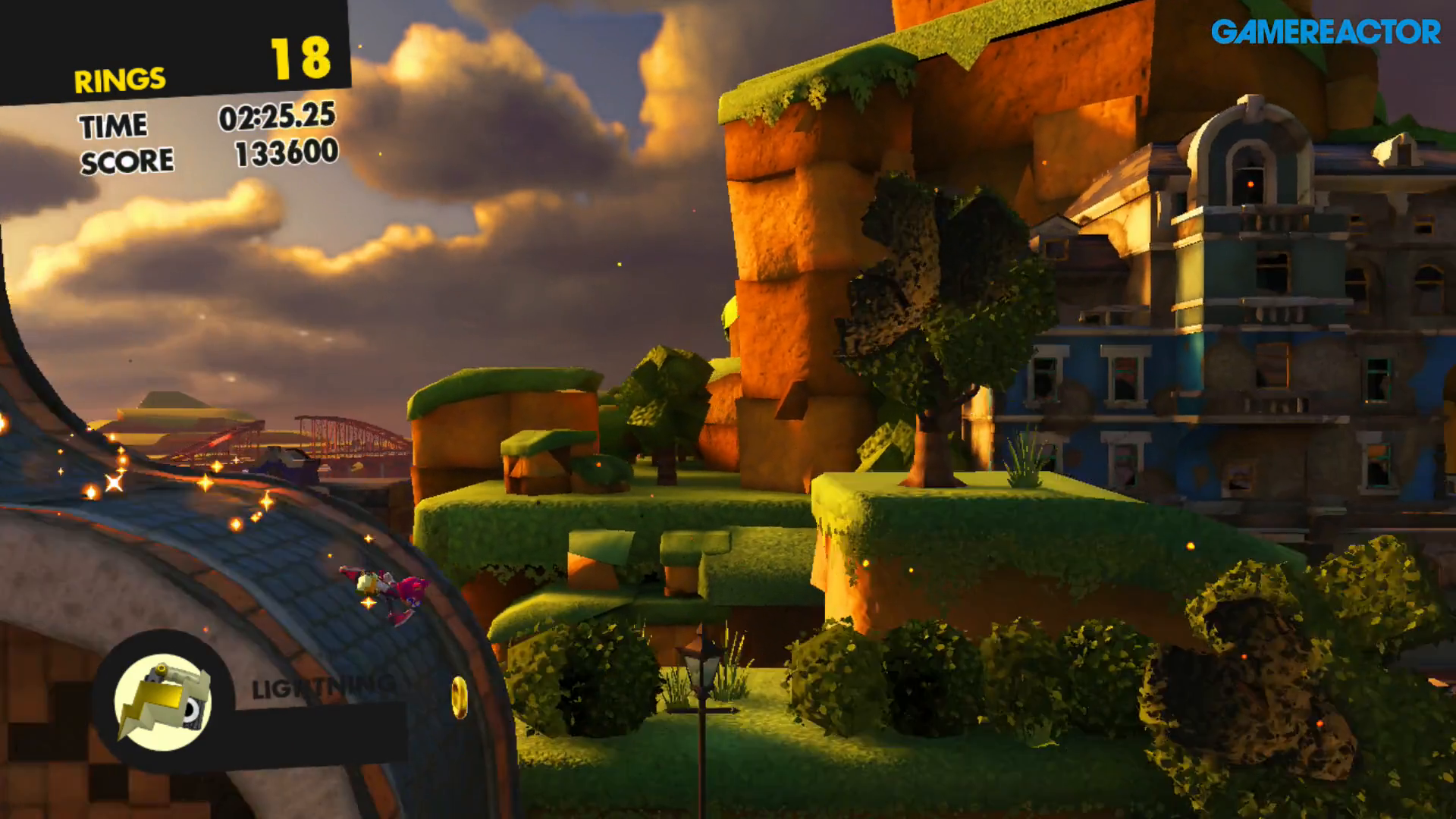Image resolution: width=1456 pixels, height=819 pixels.
Task: Click the timer reading 02:25.25
Action: [x=275, y=120]
